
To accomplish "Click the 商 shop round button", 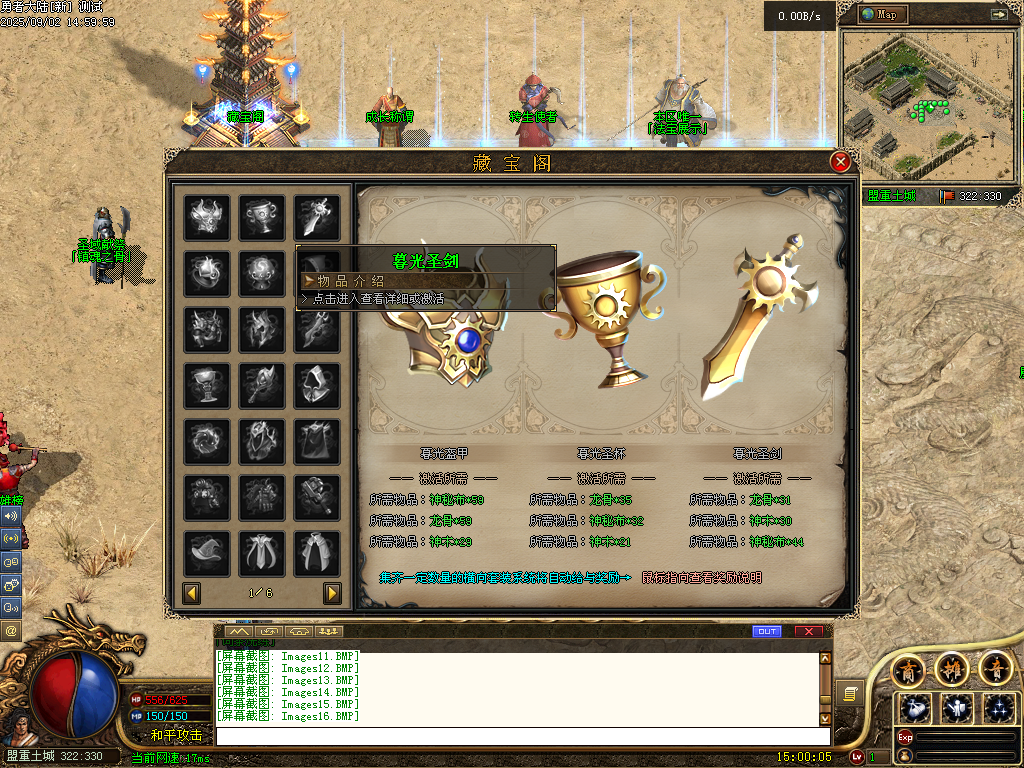I will pos(910,669).
